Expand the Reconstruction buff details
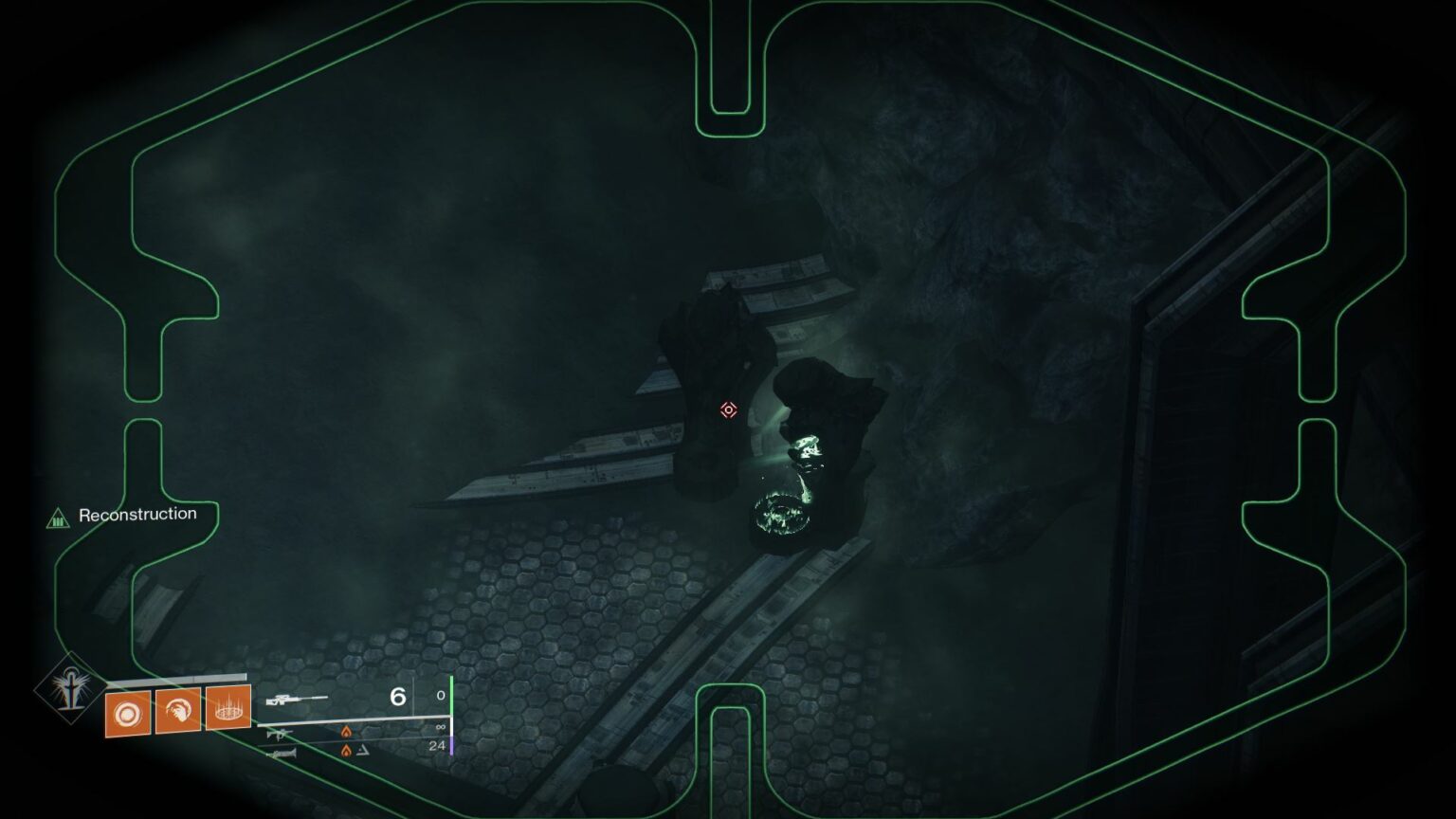The height and width of the screenshot is (819, 1456). tap(138, 513)
